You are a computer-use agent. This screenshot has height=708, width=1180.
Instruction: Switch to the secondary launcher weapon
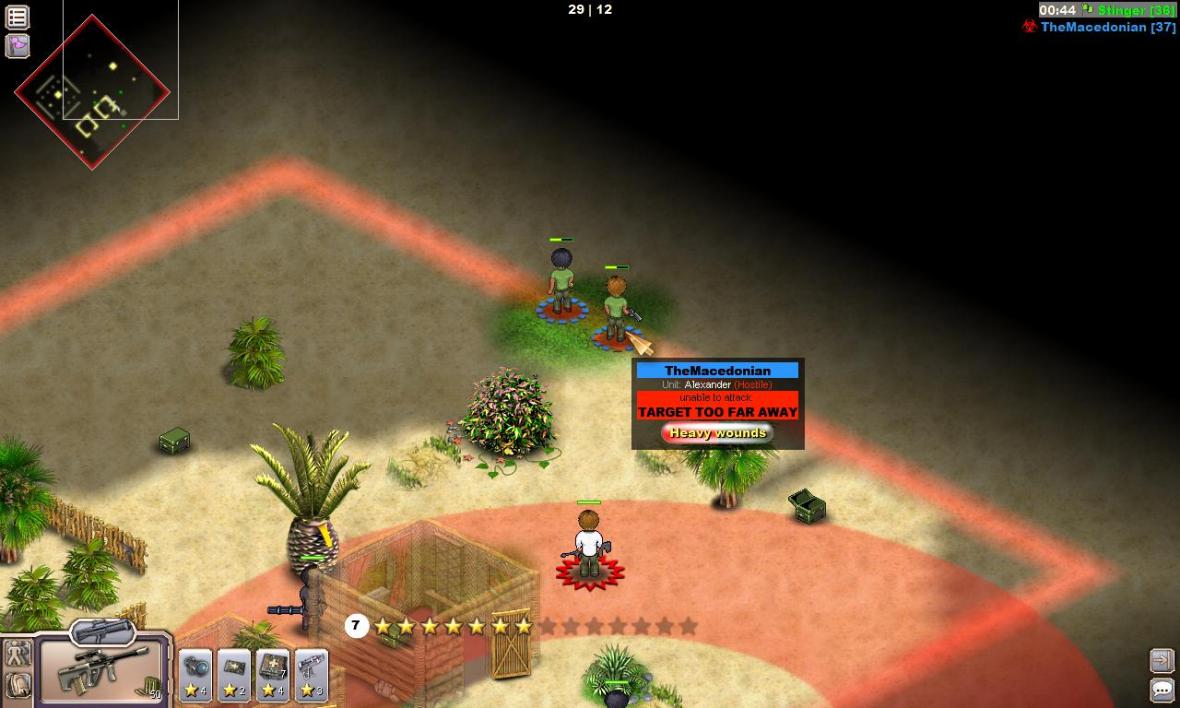[x=102, y=631]
